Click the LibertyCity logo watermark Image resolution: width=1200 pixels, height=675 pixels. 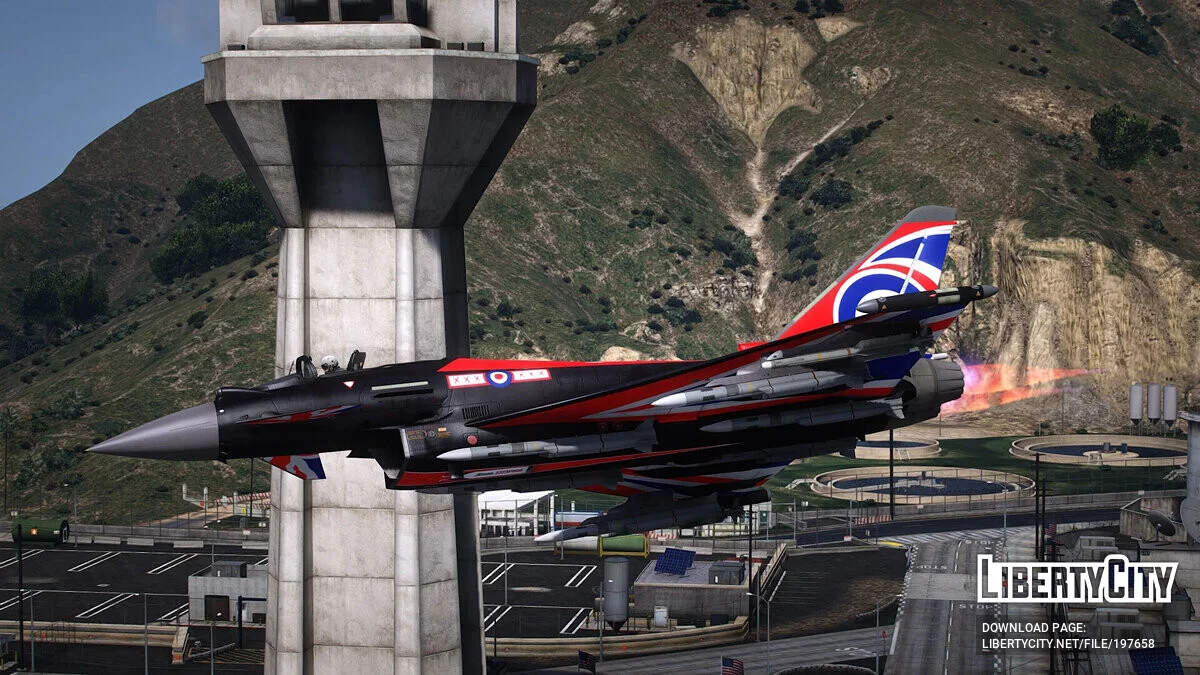pyautogui.click(x=1076, y=579)
